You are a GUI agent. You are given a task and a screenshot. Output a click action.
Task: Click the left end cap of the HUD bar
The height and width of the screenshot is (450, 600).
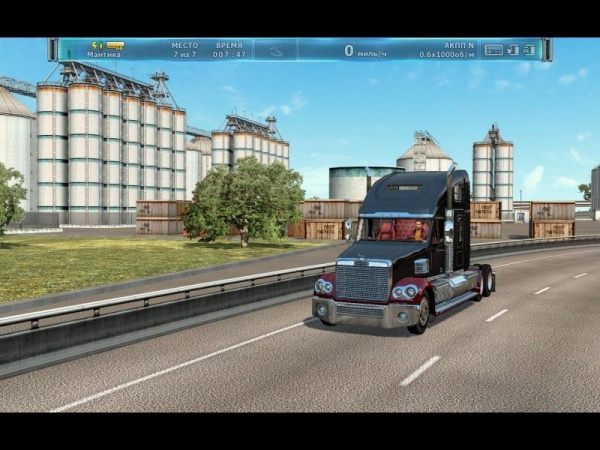(x=53, y=49)
